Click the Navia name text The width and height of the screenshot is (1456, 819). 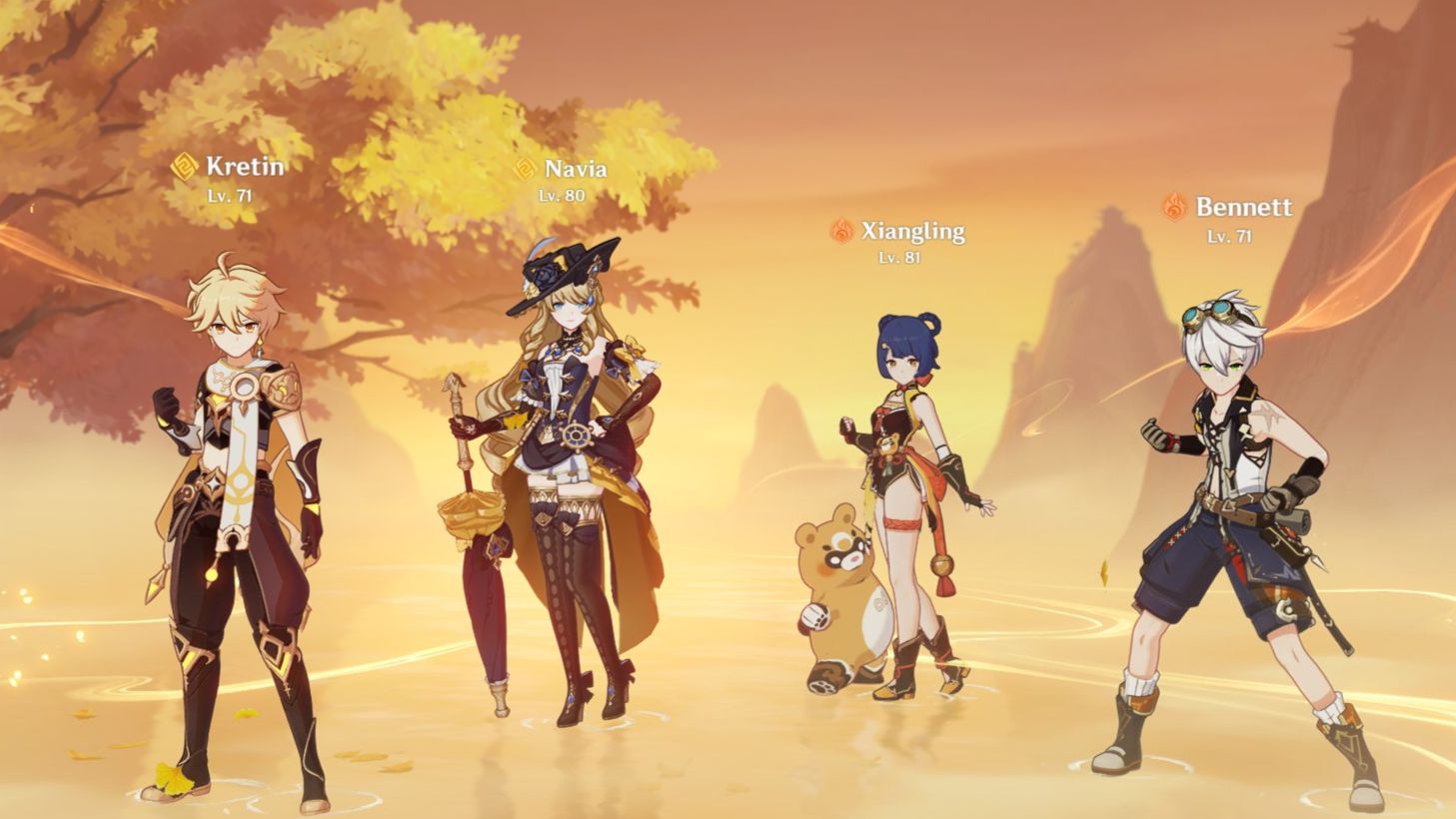point(574,170)
